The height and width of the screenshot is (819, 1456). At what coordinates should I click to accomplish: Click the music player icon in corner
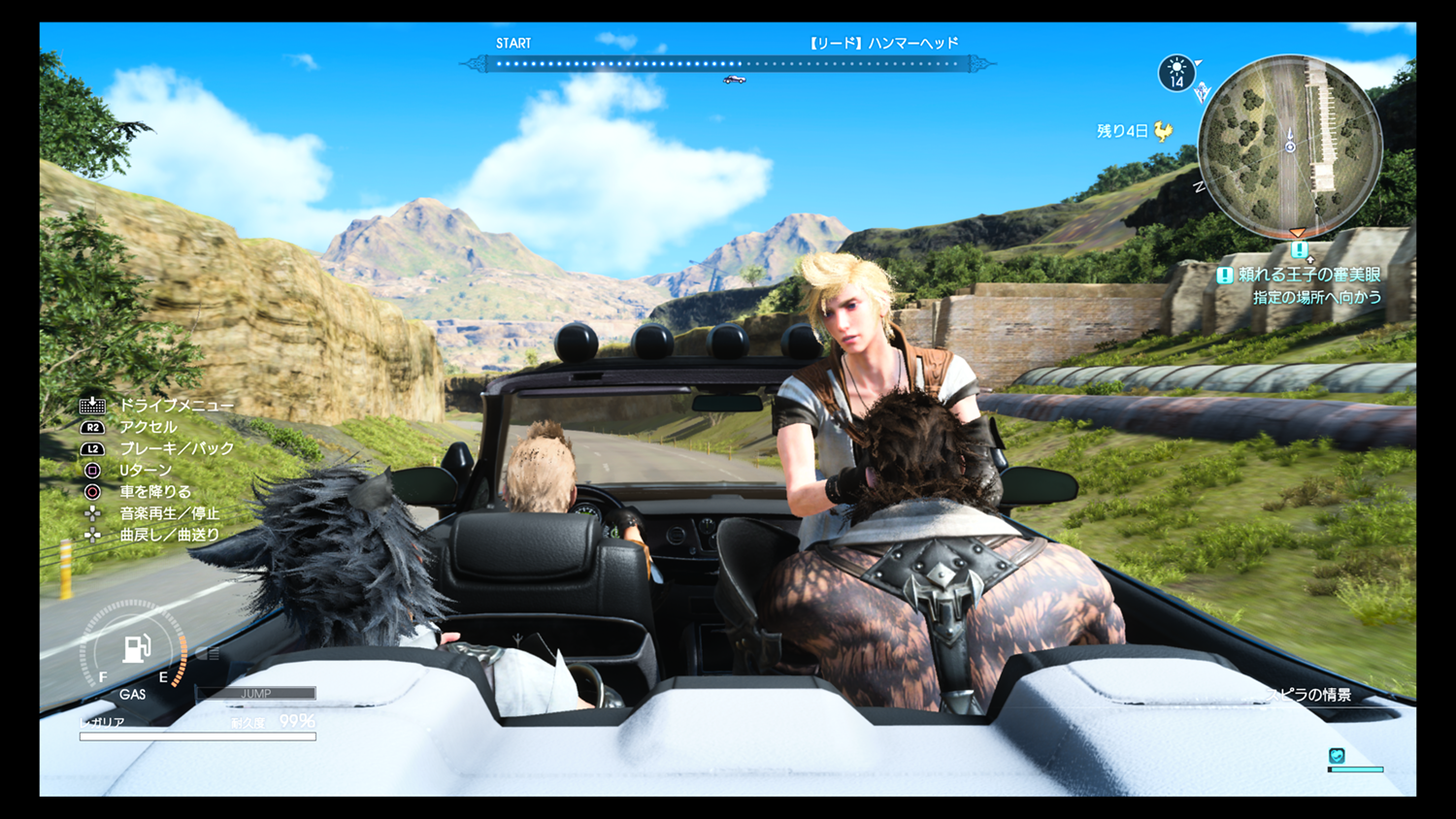coord(1337,756)
